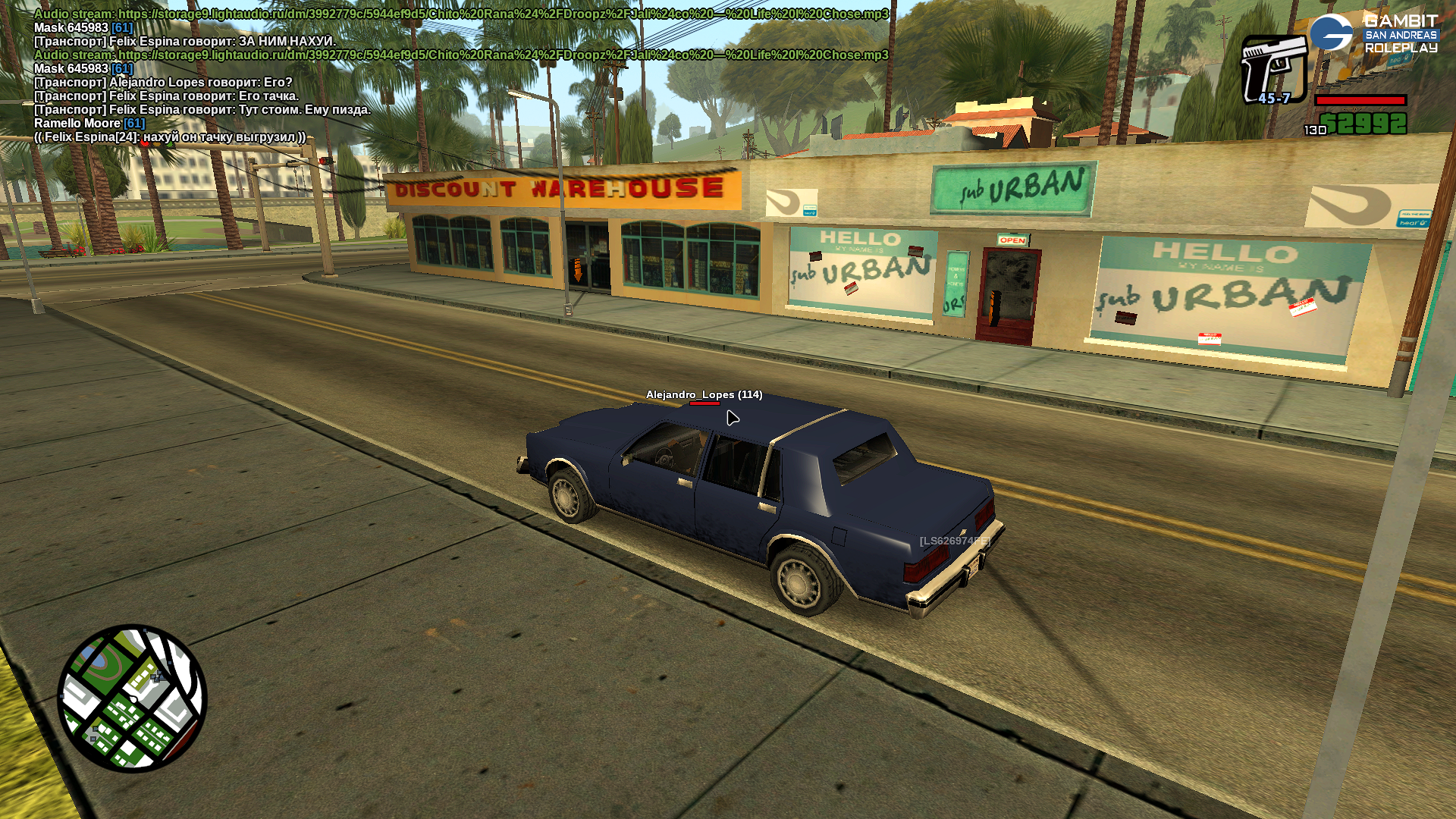Click the circular radar minimap

pos(132,698)
